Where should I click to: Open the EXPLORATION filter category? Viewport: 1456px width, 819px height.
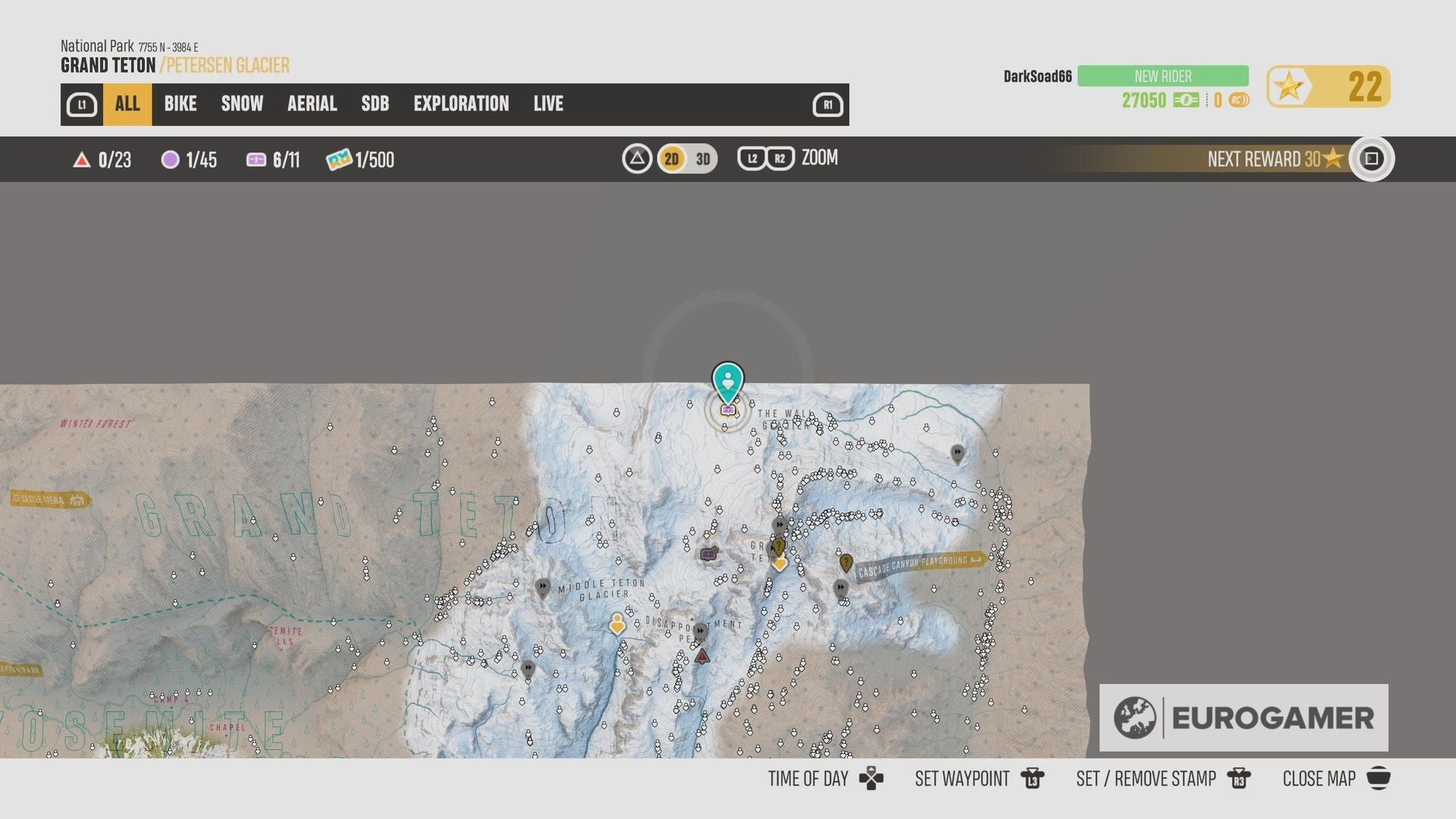pyautogui.click(x=461, y=104)
